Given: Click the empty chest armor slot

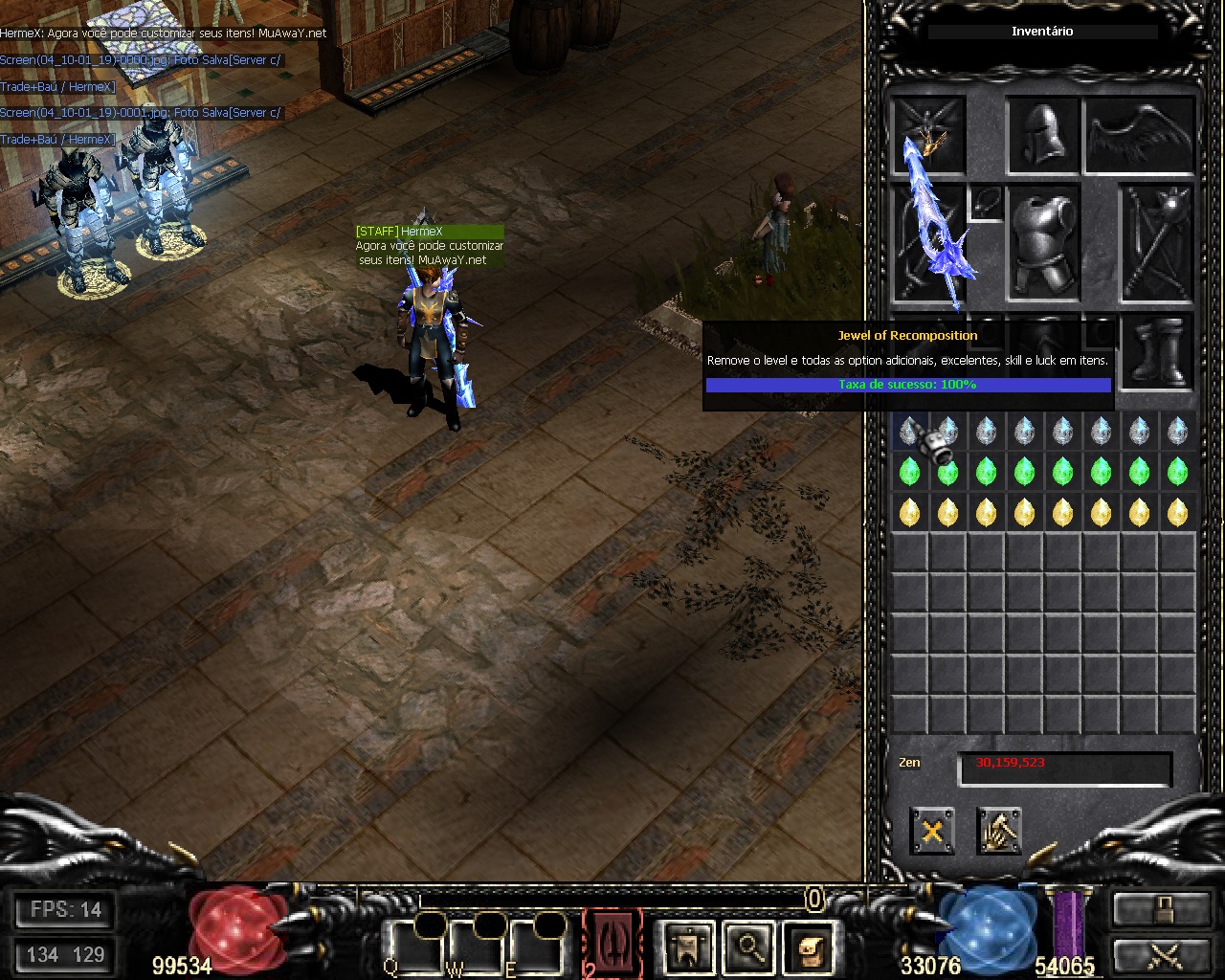Looking at the screenshot, I should click(1043, 244).
